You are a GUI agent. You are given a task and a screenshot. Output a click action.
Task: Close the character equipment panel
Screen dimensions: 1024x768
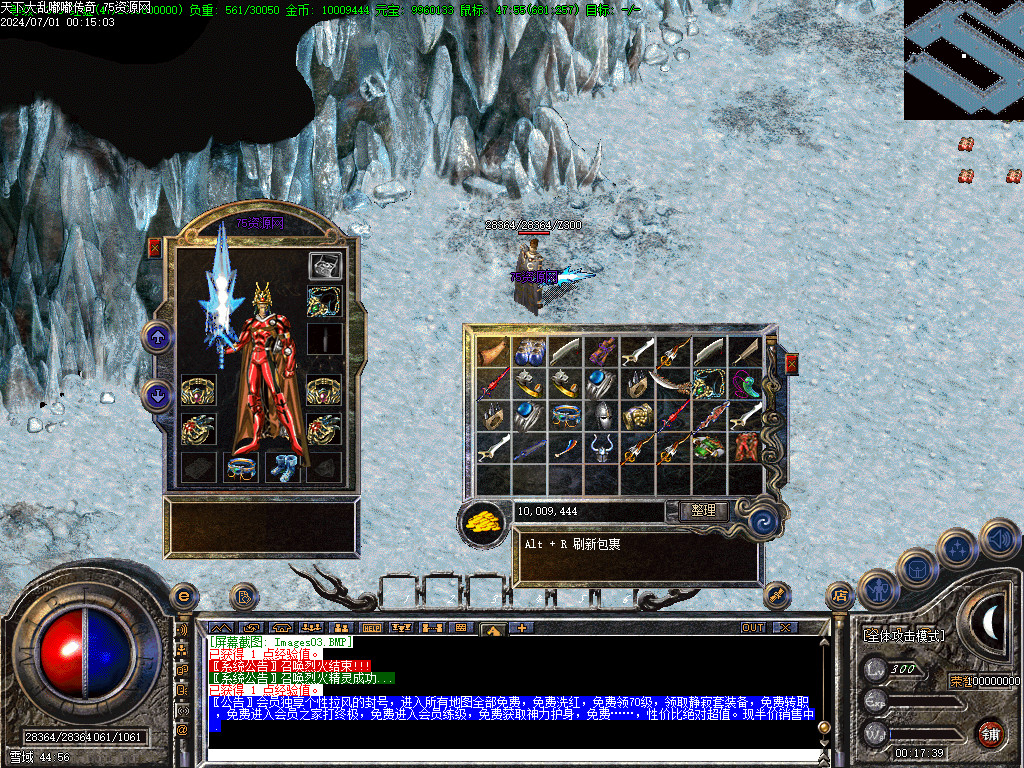tap(154, 248)
